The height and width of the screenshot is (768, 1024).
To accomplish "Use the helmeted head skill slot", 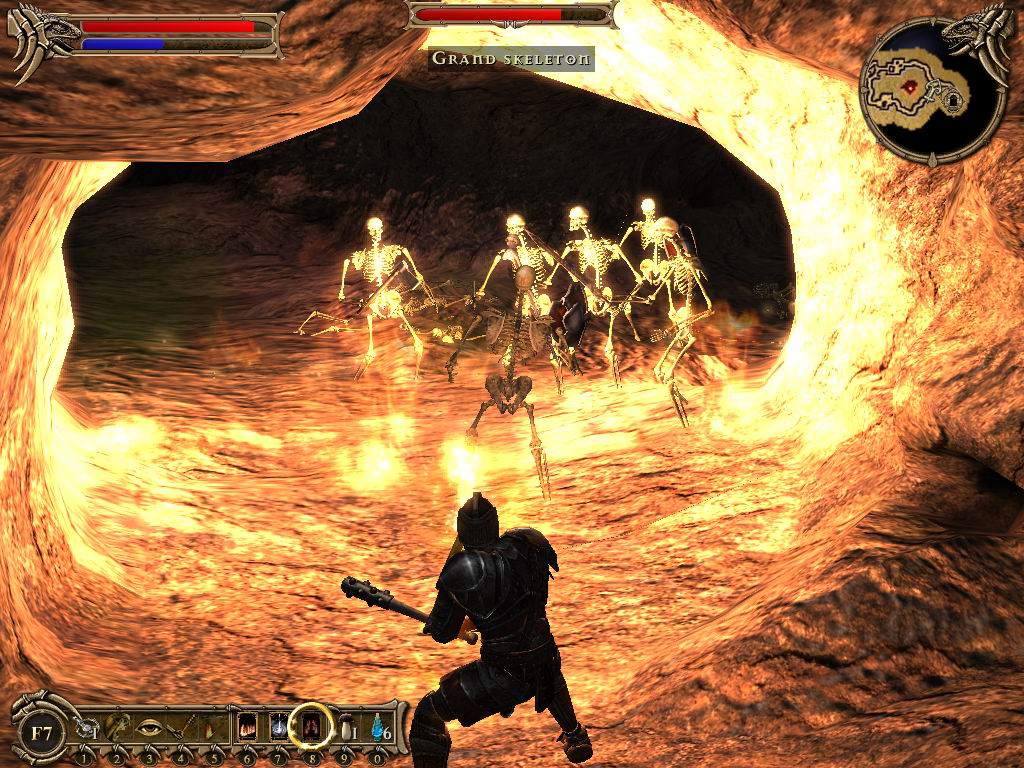I will tap(118, 728).
